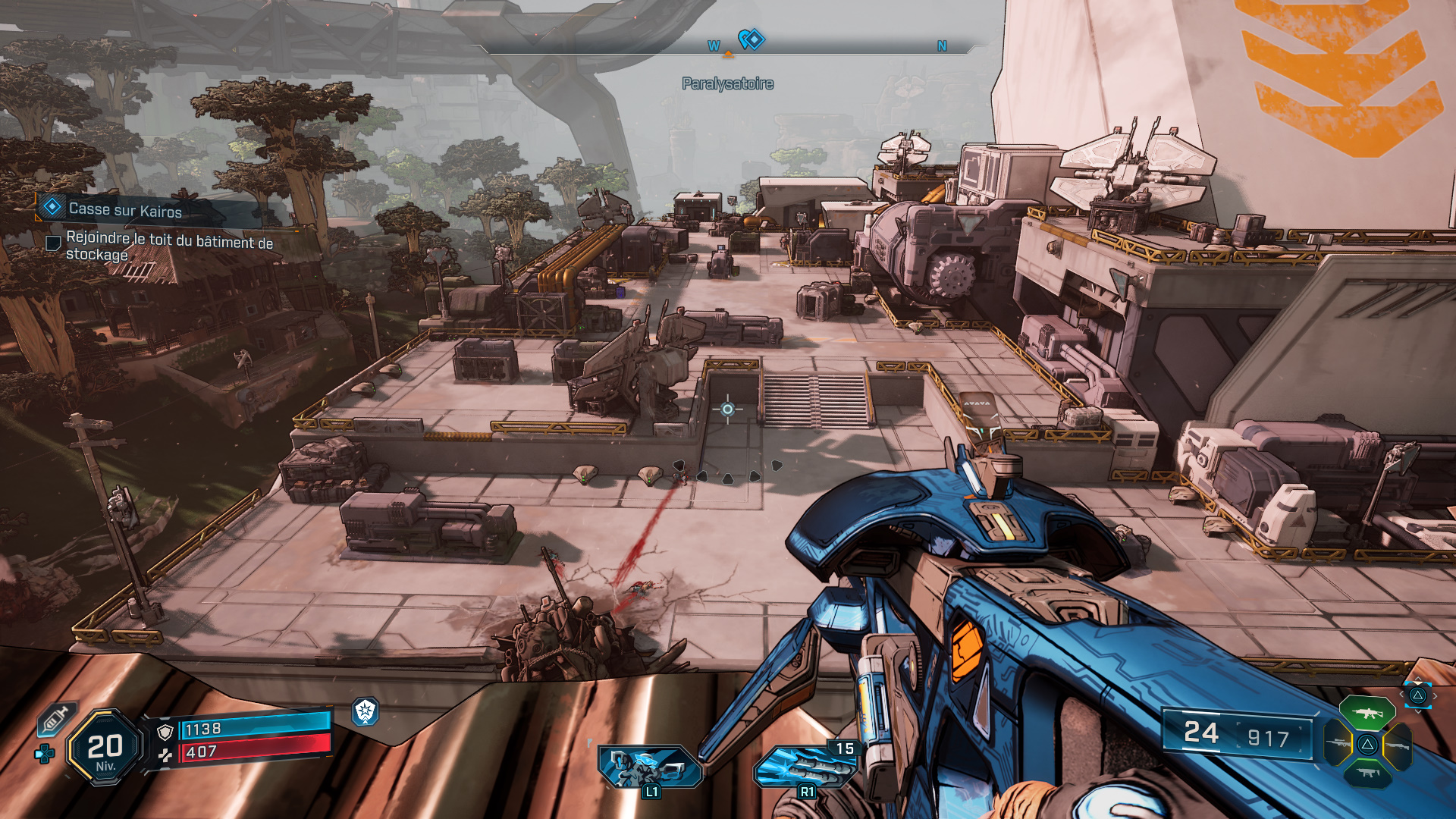
Task: Switch to the left sniper rifle slot
Action: coord(1338,743)
